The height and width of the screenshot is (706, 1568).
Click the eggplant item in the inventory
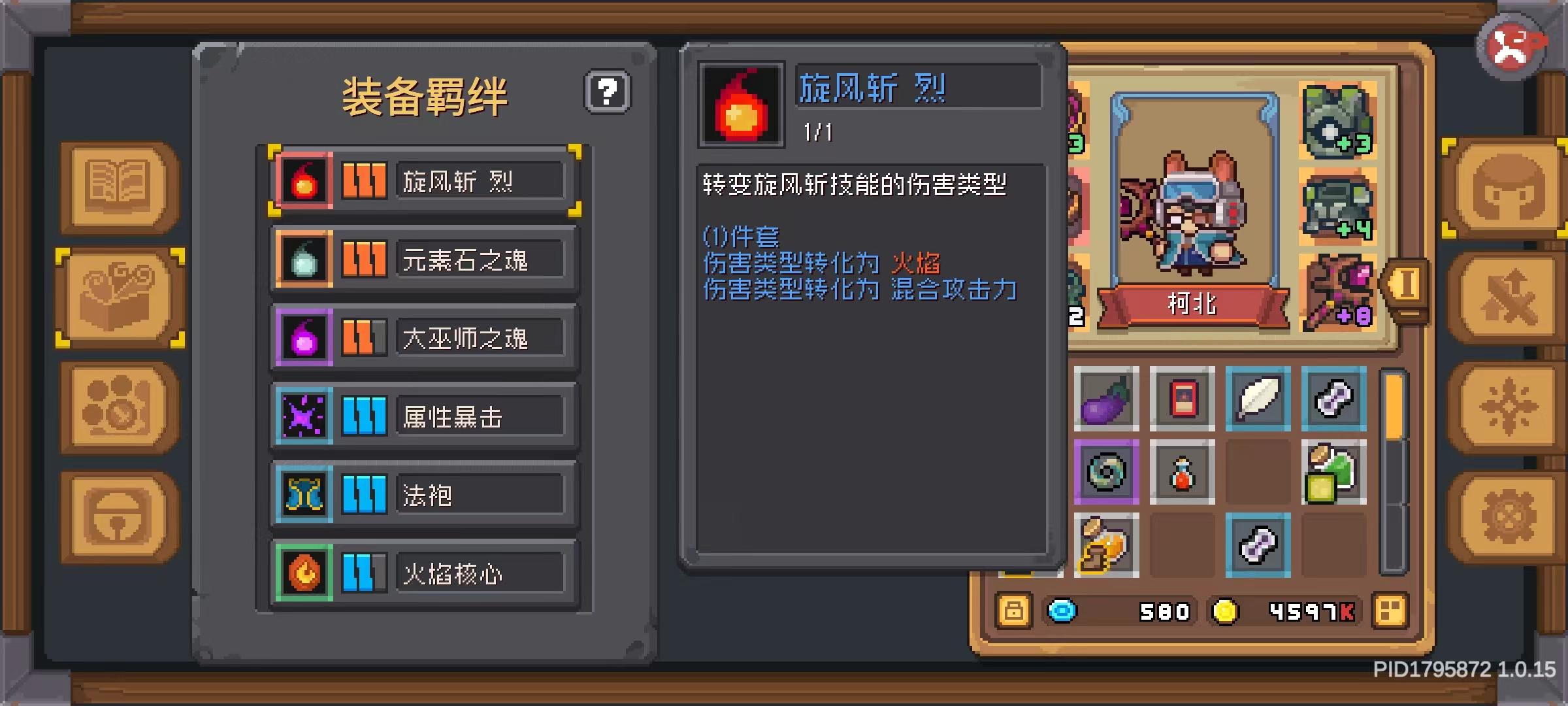(x=1107, y=398)
